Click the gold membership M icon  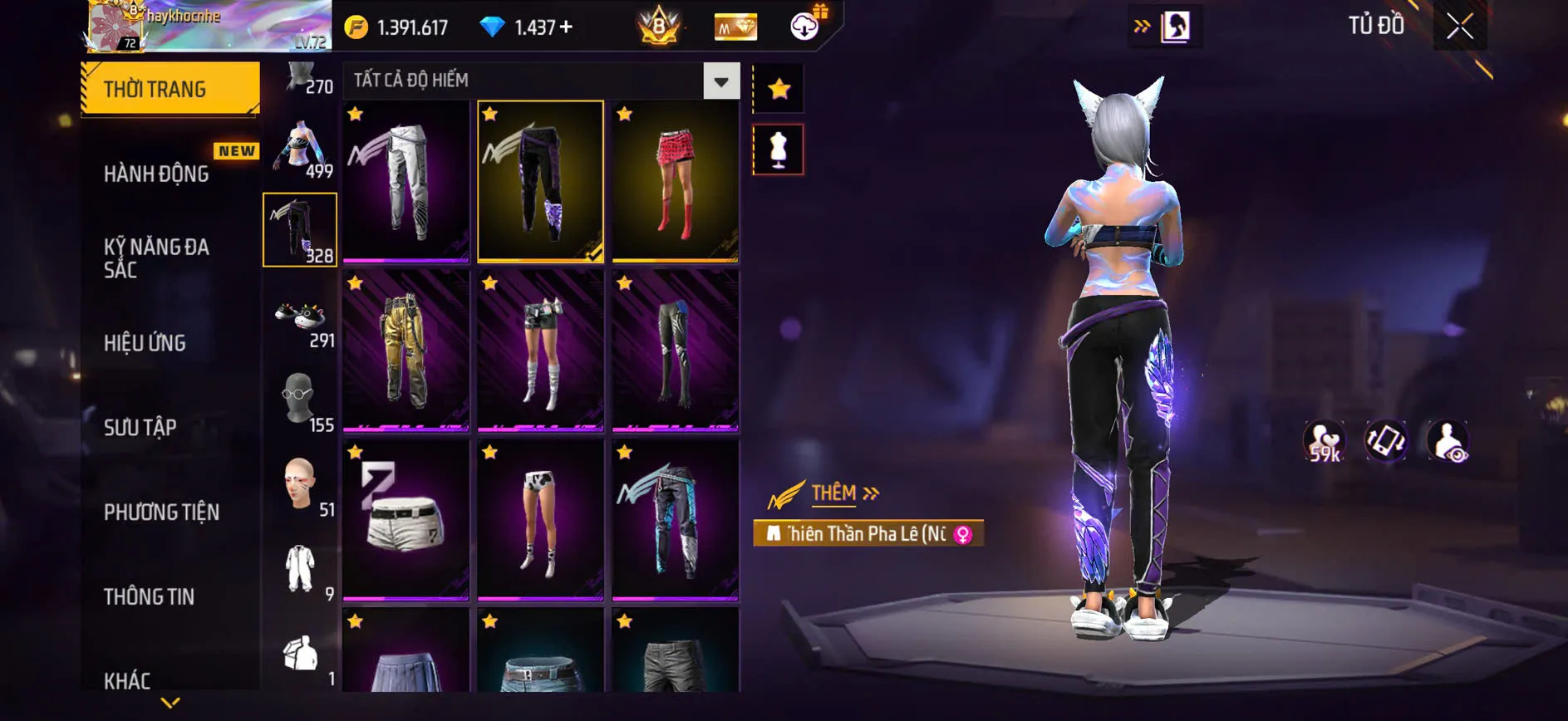[735, 27]
